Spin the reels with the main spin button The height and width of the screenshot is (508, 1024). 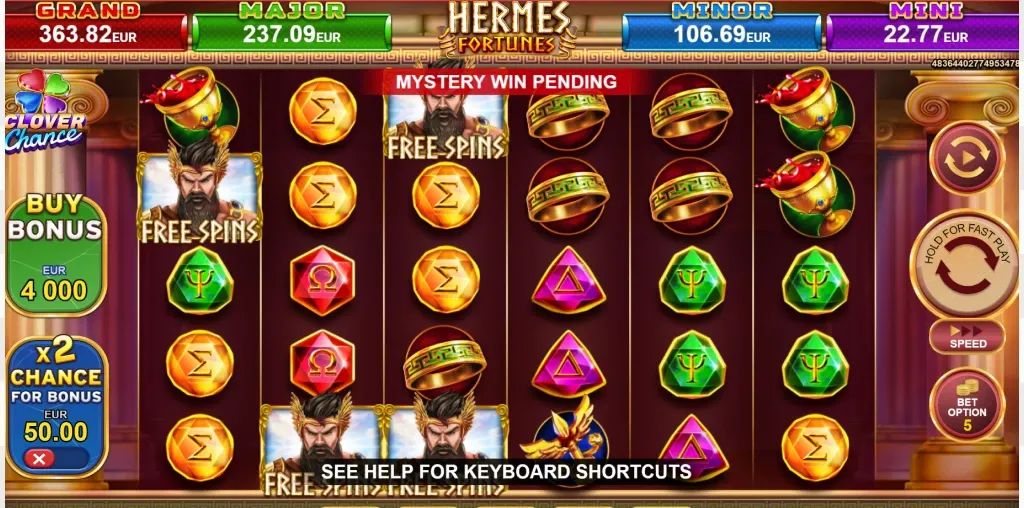tap(966, 265)
